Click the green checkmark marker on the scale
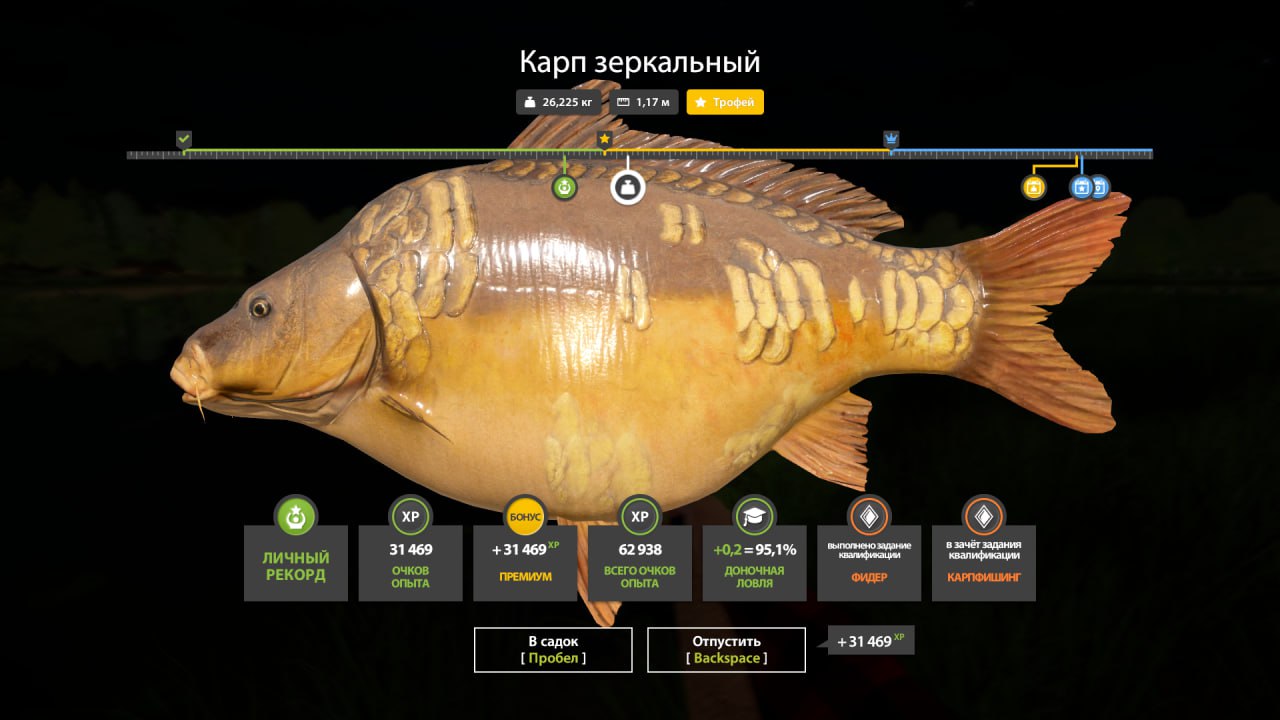1280x720 pixels. [x=184, y=139]
